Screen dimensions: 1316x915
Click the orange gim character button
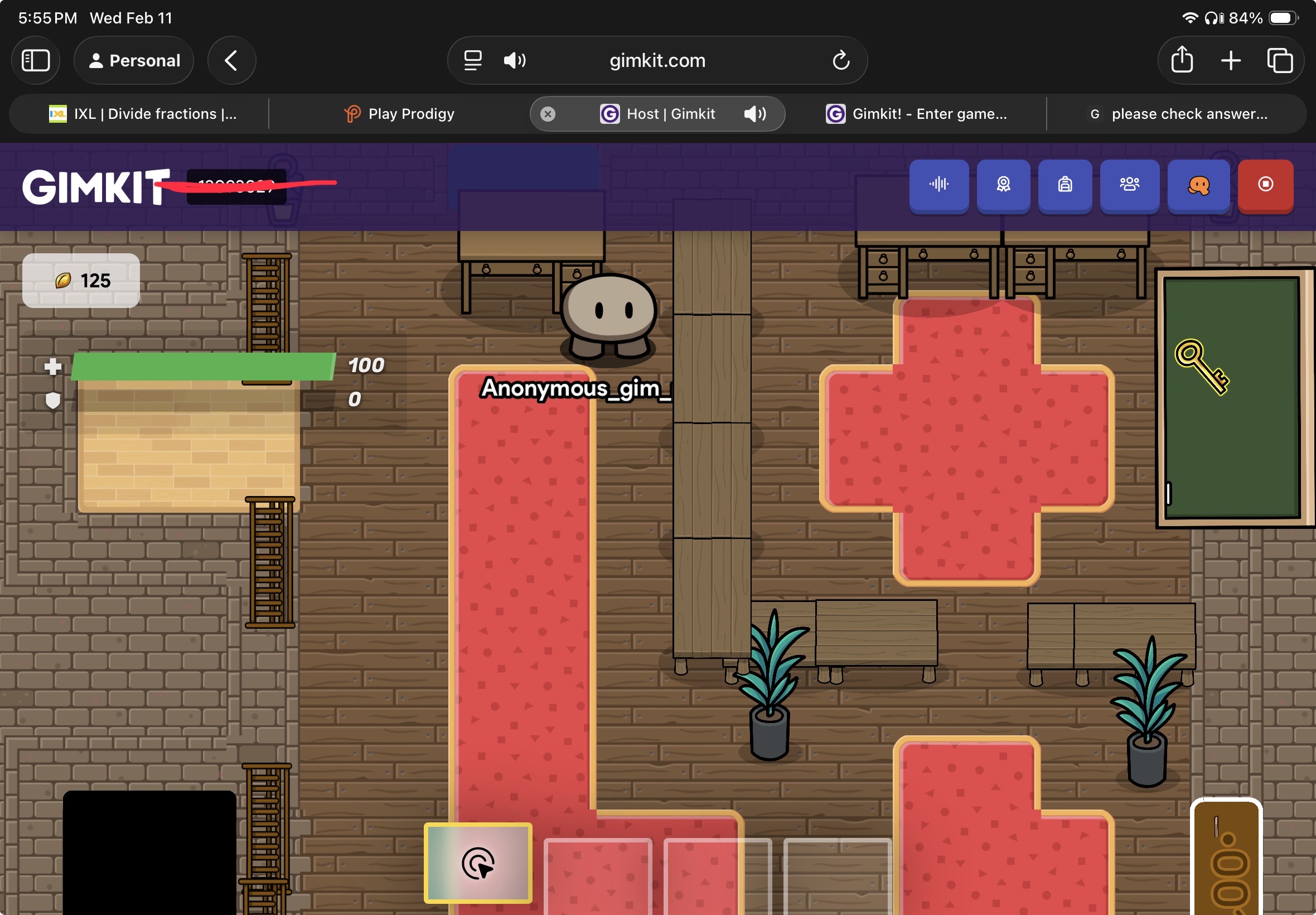click(x=1198, y=185)
